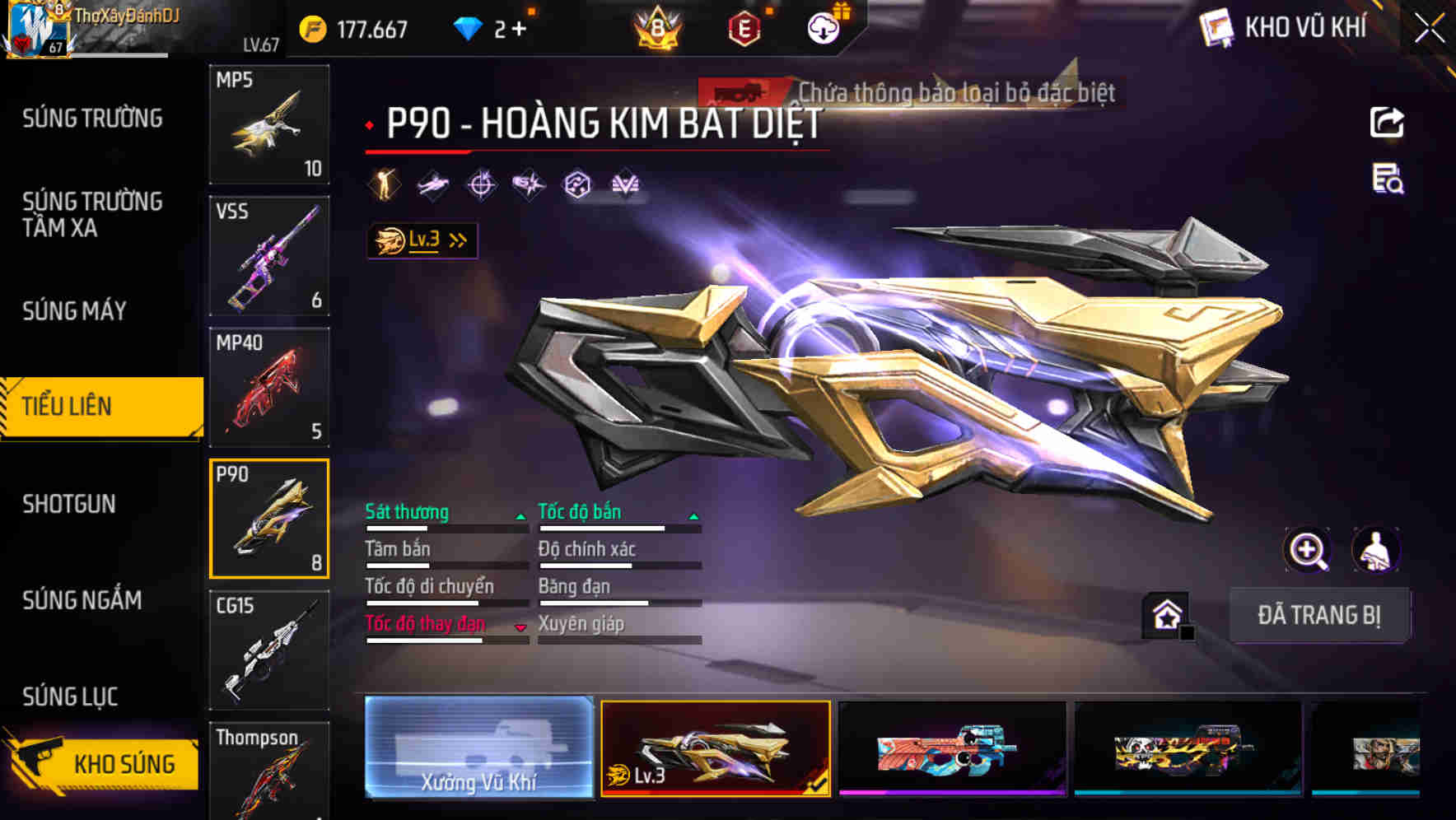Screen dimensions: 1456x820
Task: Open the weapon zoom magnifier icon
Action: 1309,550
